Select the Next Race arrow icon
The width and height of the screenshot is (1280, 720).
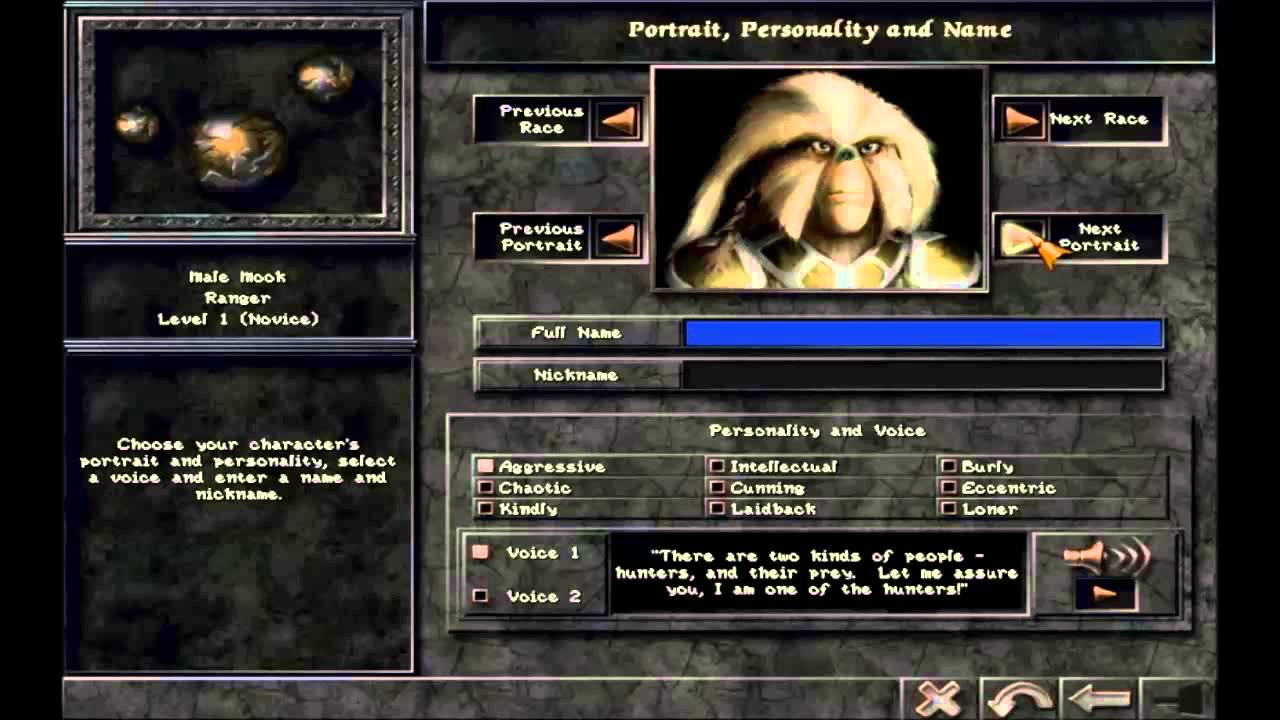click(1023, 119)
